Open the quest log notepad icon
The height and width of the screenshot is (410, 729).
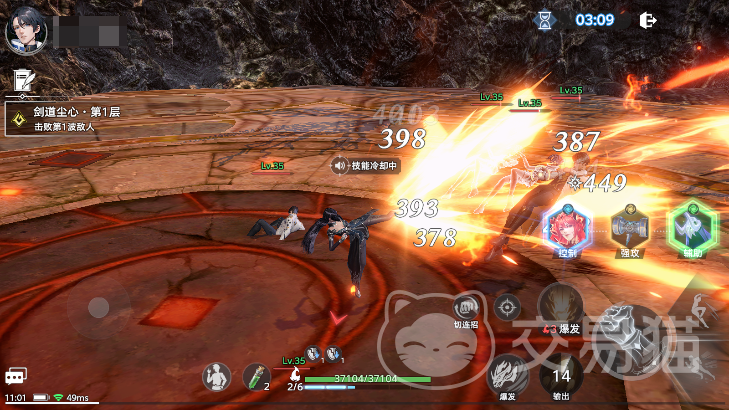point(21,79)
